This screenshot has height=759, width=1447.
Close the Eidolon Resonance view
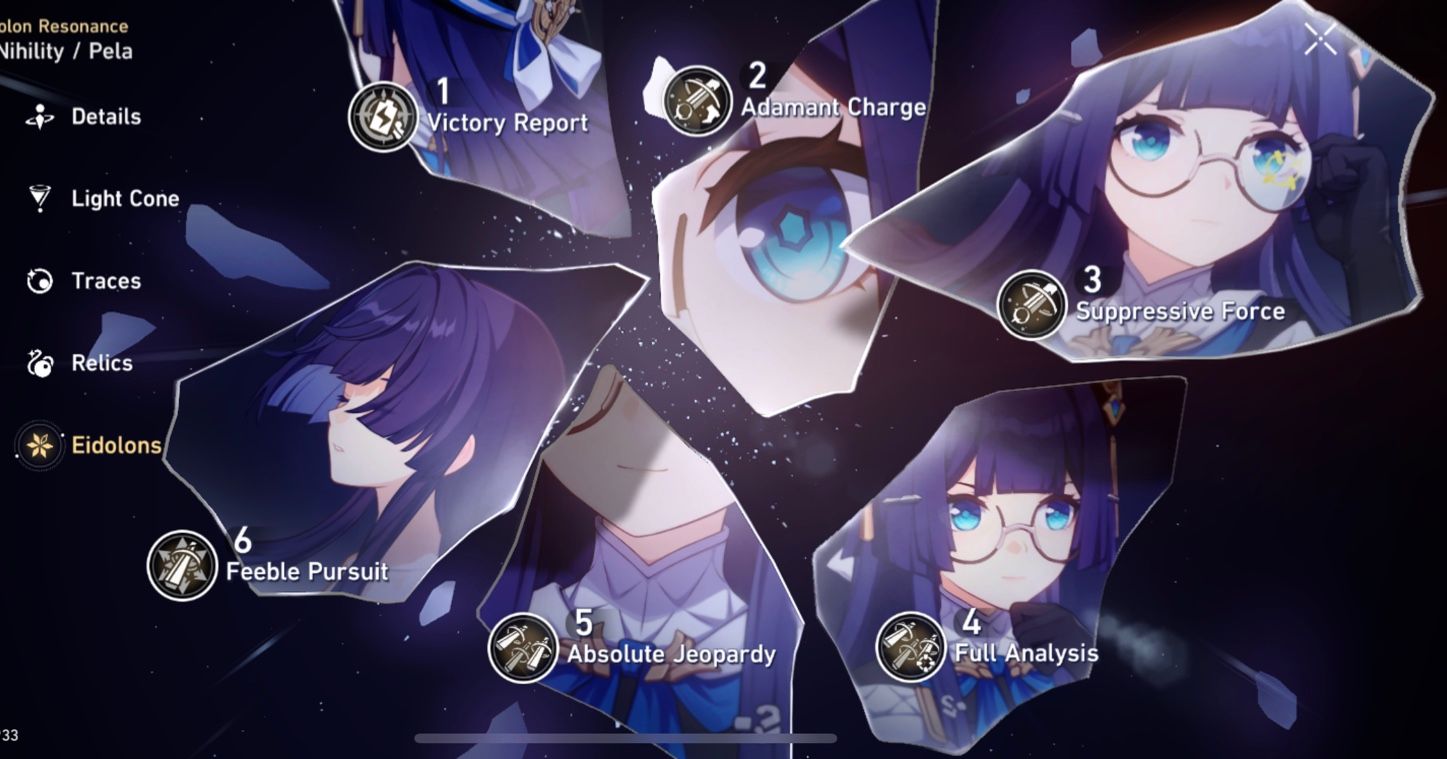[x=1319, y=38]
